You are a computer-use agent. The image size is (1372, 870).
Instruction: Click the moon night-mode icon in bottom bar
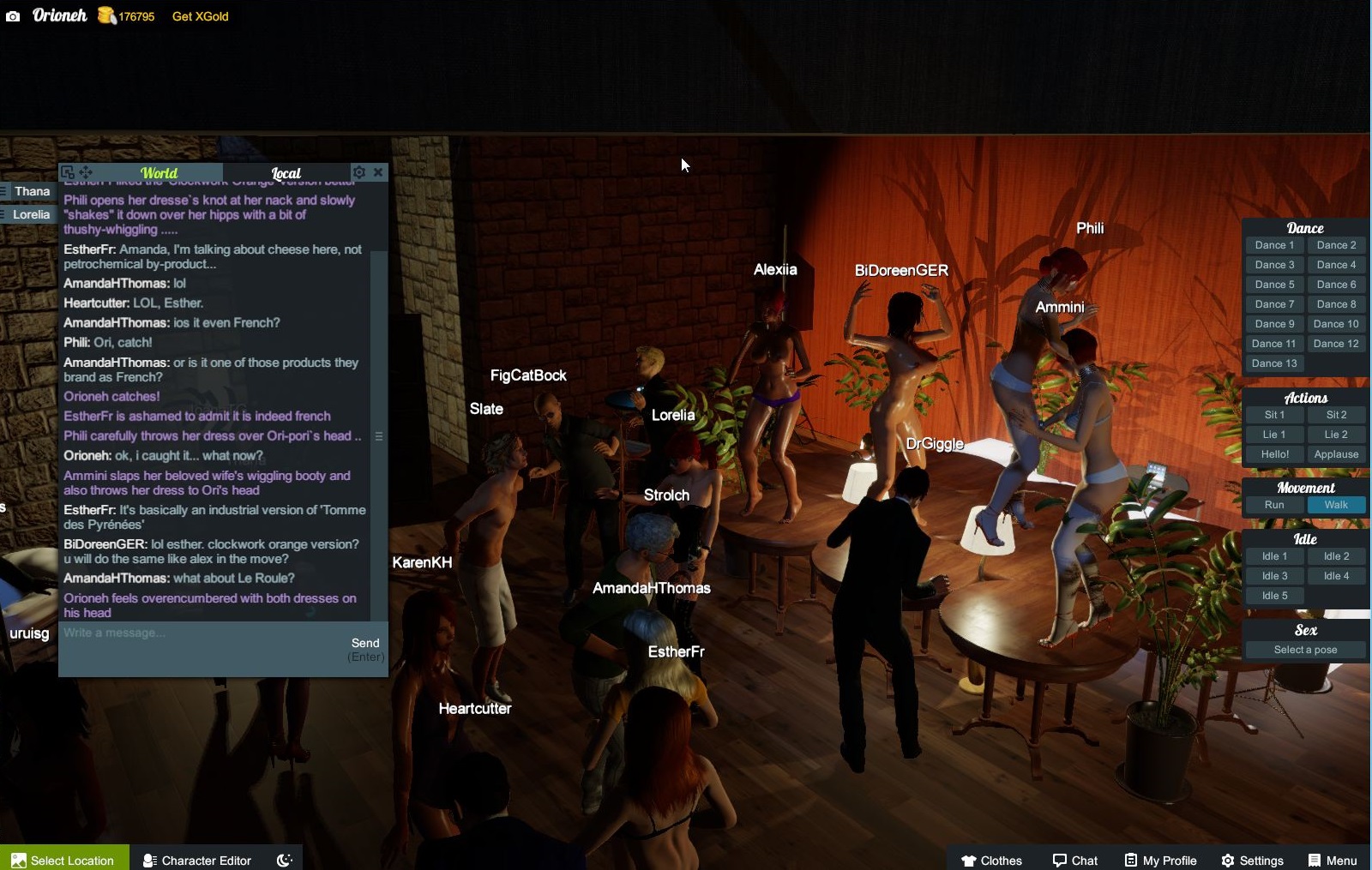coord(283,860)
